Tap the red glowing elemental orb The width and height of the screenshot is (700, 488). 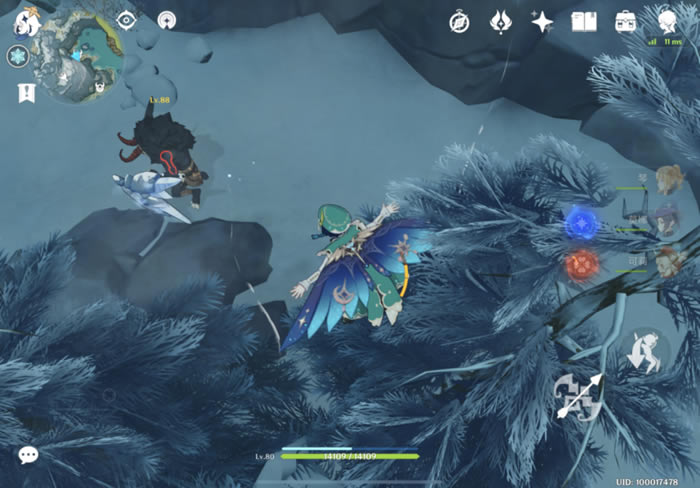coord(581,265)
